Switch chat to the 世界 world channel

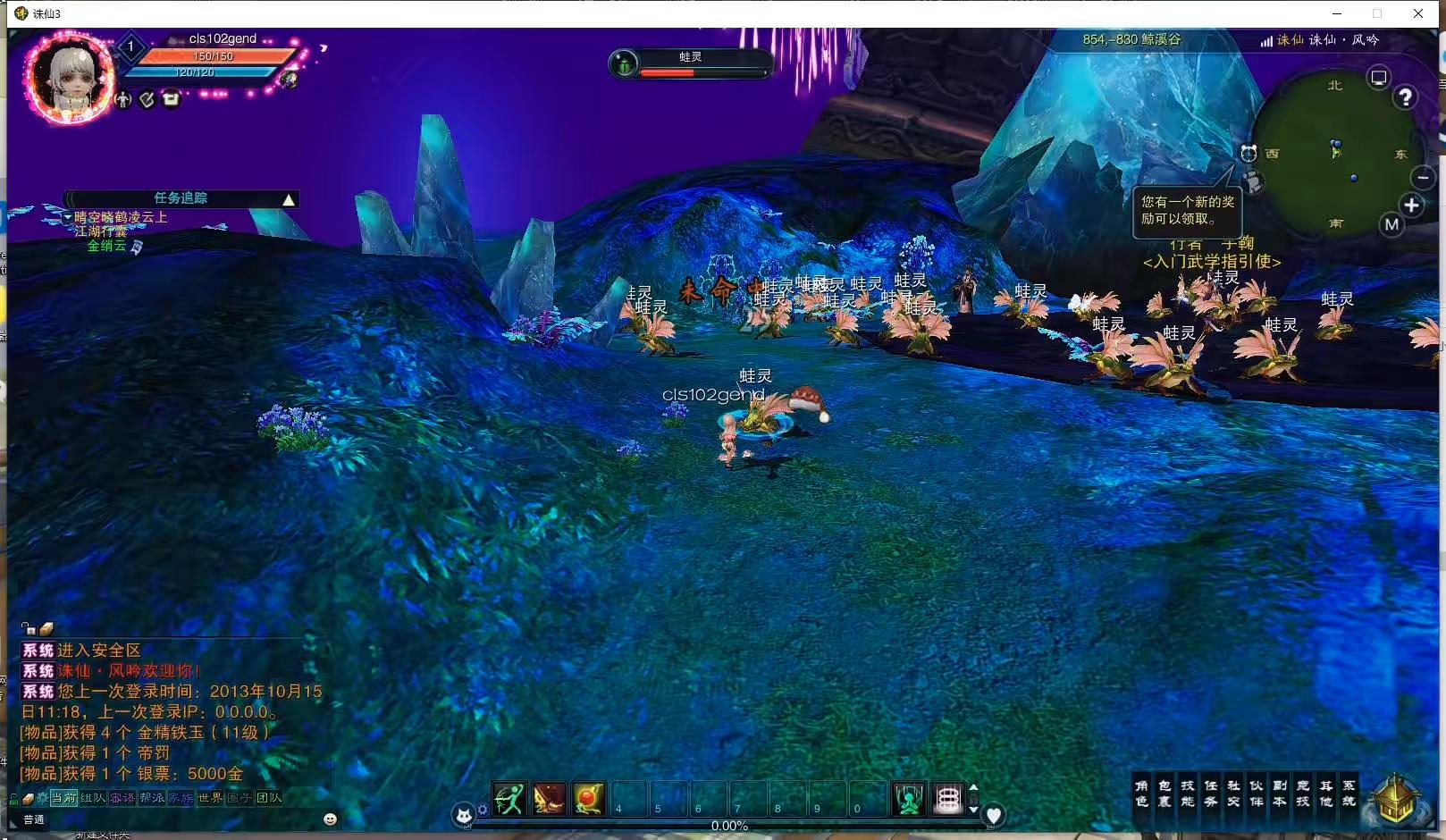[210, 798]
